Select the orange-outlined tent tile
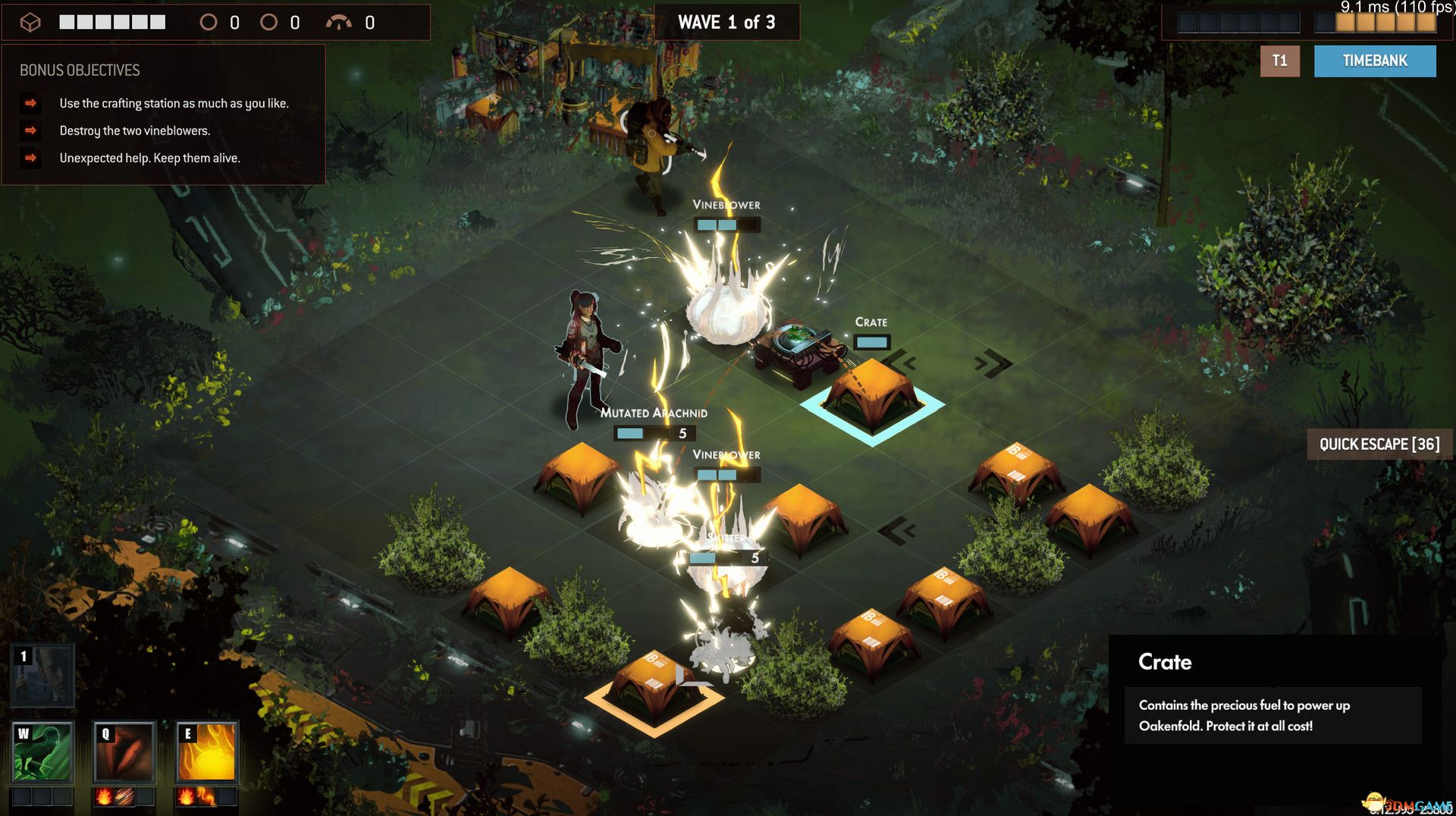Viewport: 1456px width, 816px height. (654, 692)
